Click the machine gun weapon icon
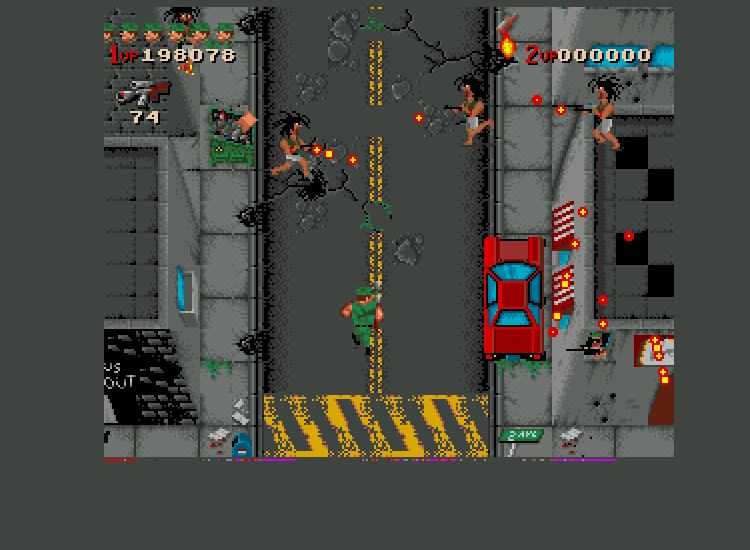 (x=143, y=92)
